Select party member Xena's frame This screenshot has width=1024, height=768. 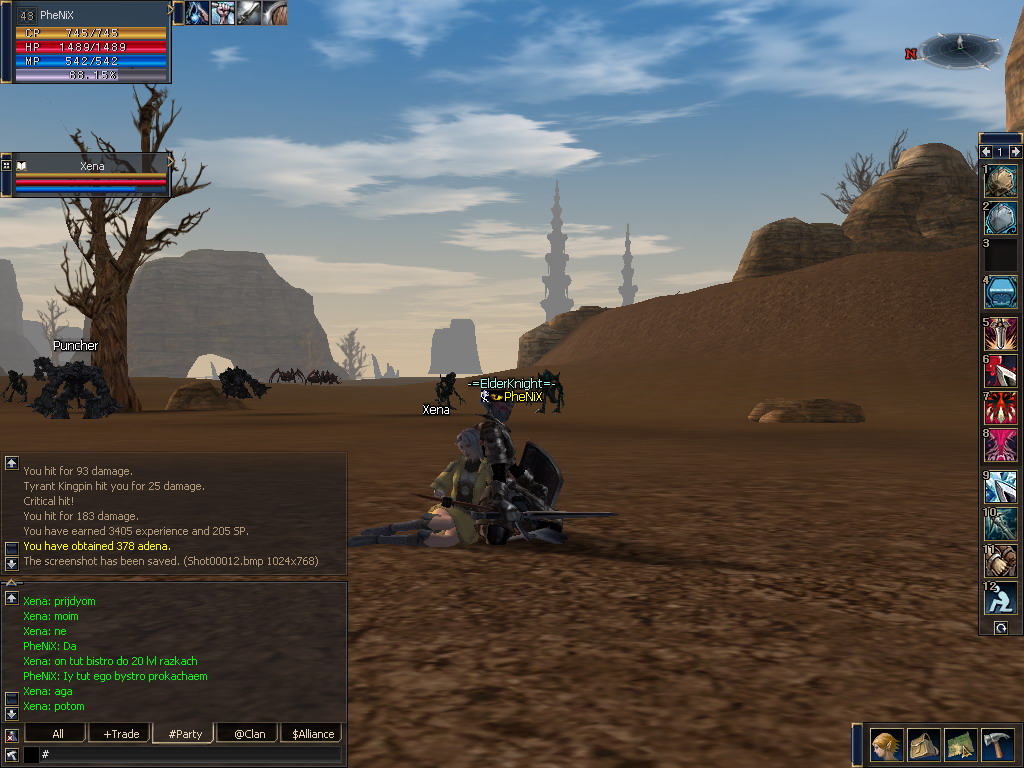coord(92,174)
